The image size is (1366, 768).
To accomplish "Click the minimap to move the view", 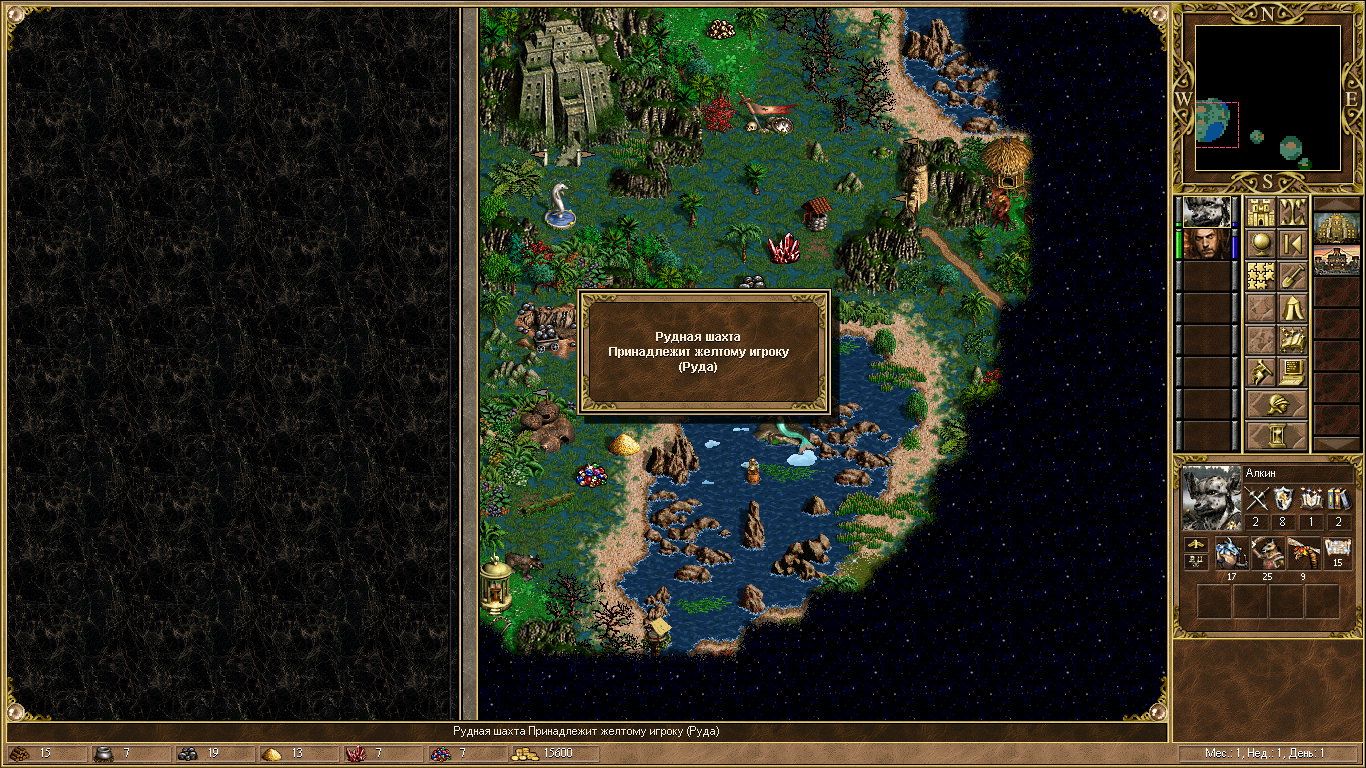I will point(1267,97).
